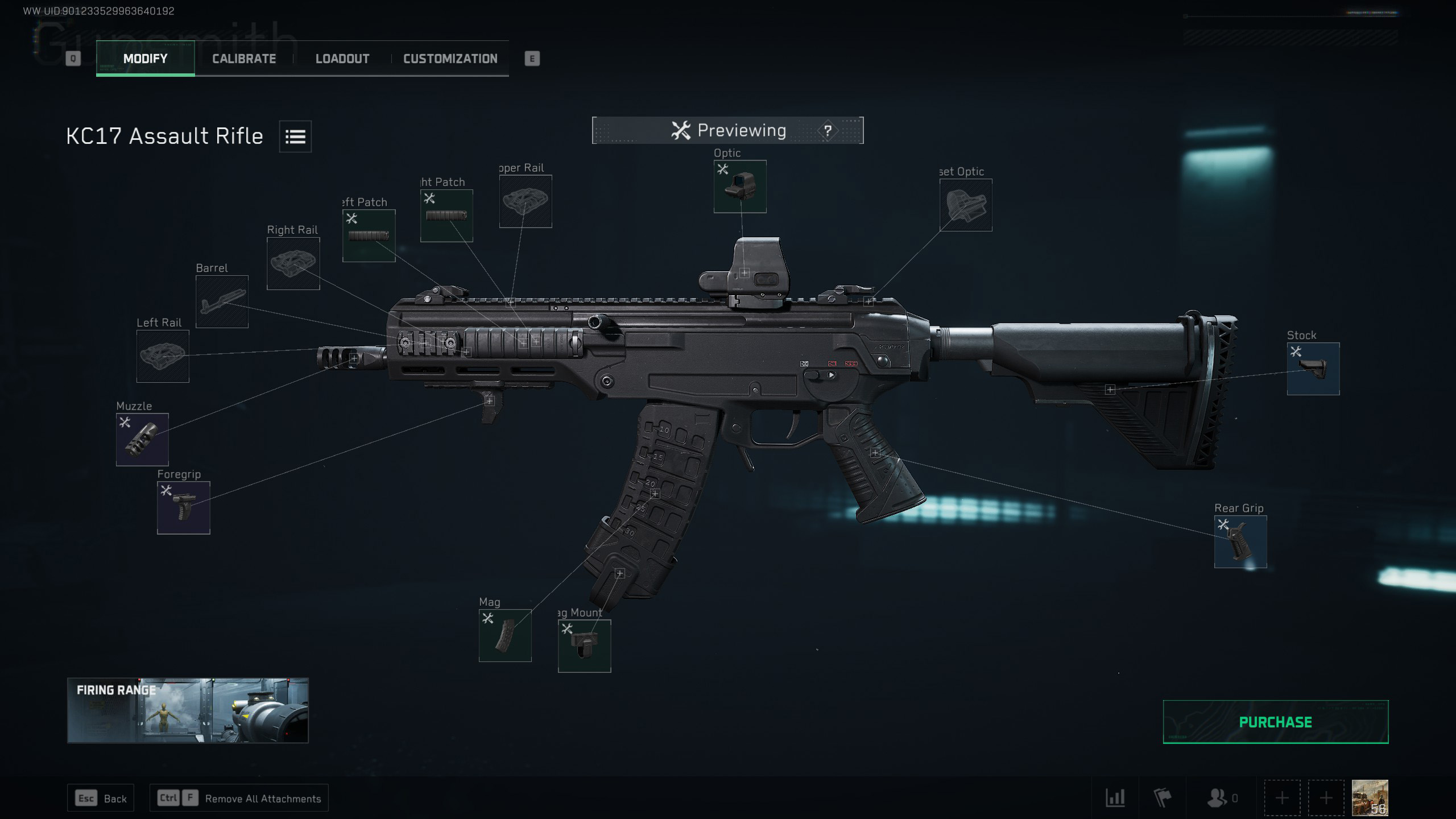Choose the Muzzle attachment slot
Screen dimensions: 1456x819
pos(142,439)
